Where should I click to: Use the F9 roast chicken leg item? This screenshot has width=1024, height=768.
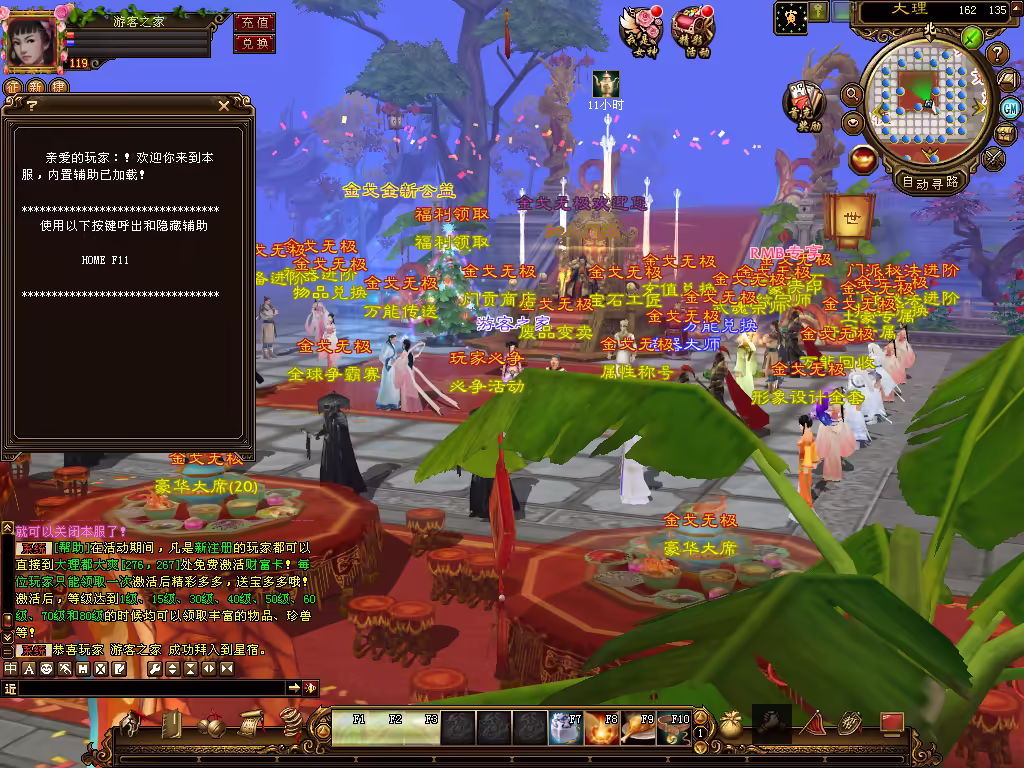pyautogui.click(x=639, y=729)
